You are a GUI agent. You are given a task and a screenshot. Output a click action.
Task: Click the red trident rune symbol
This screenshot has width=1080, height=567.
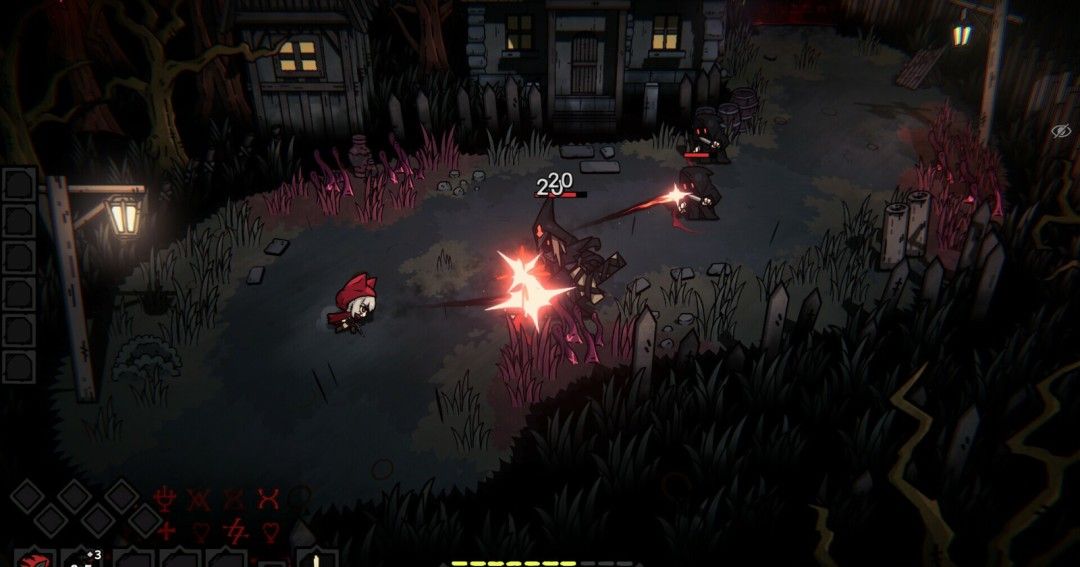click(167, 498)
